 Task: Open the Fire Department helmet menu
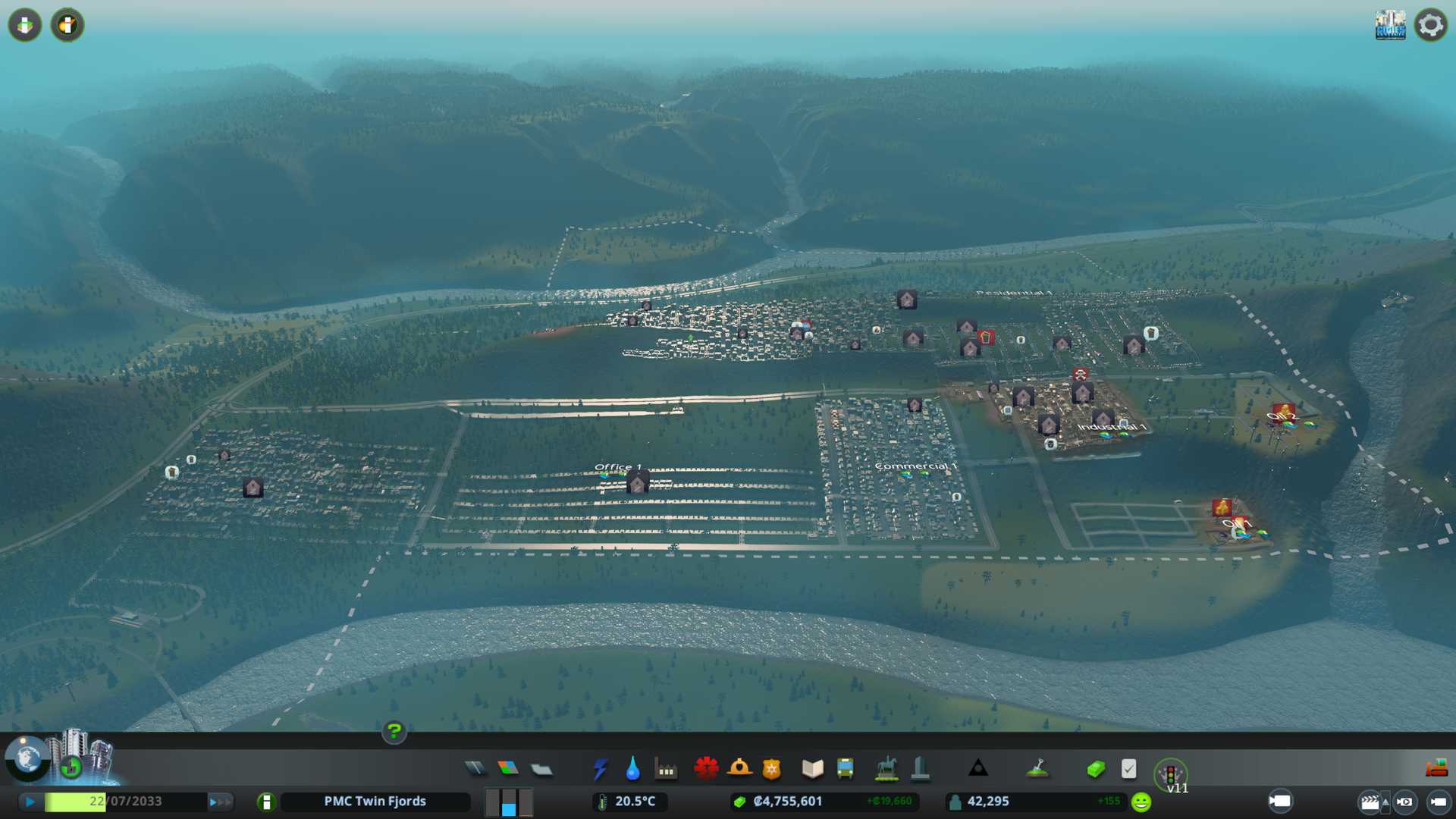click(739, 769)
